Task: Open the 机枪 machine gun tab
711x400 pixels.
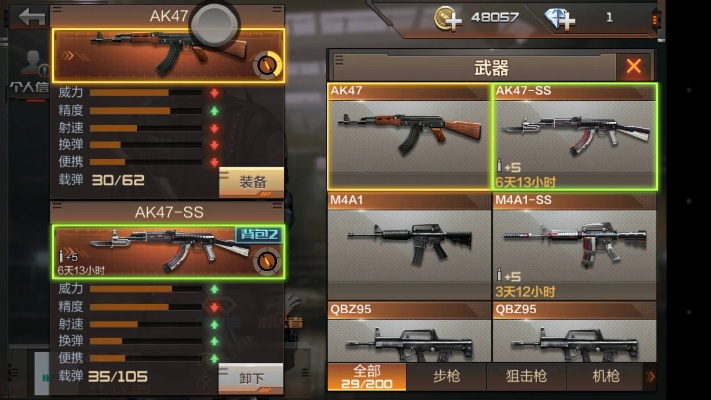Action: (x=606, y=376)
